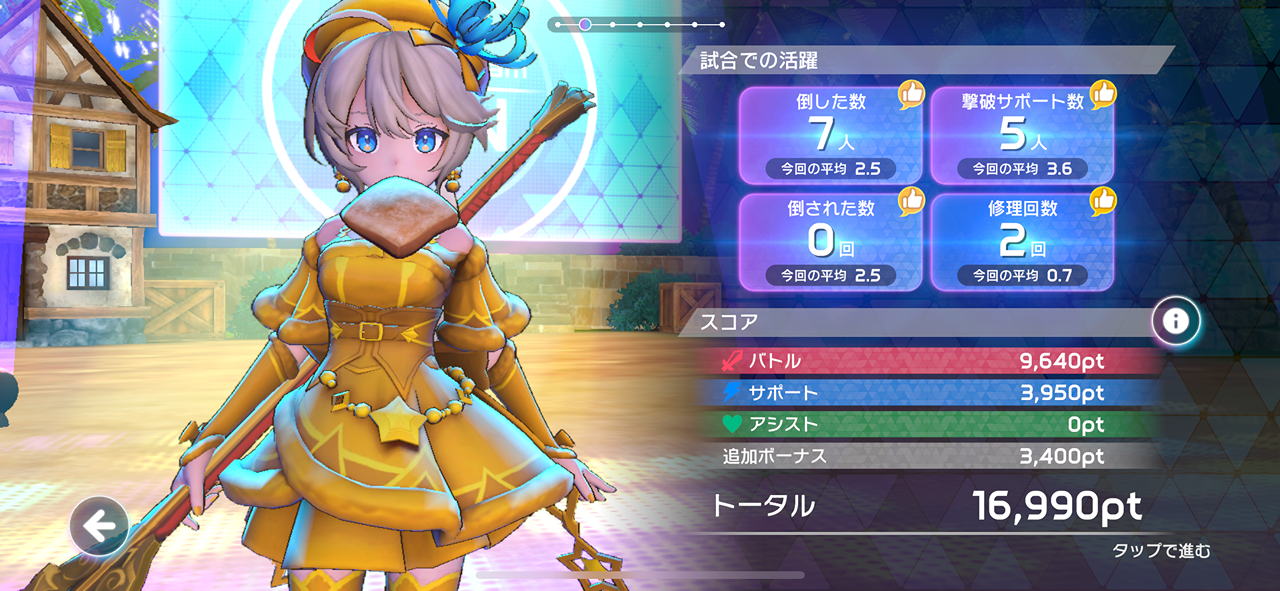Tap the タップで進む prompt to continue
This screenshot has width=1280, height=591.
click(x=1160, y=551)
